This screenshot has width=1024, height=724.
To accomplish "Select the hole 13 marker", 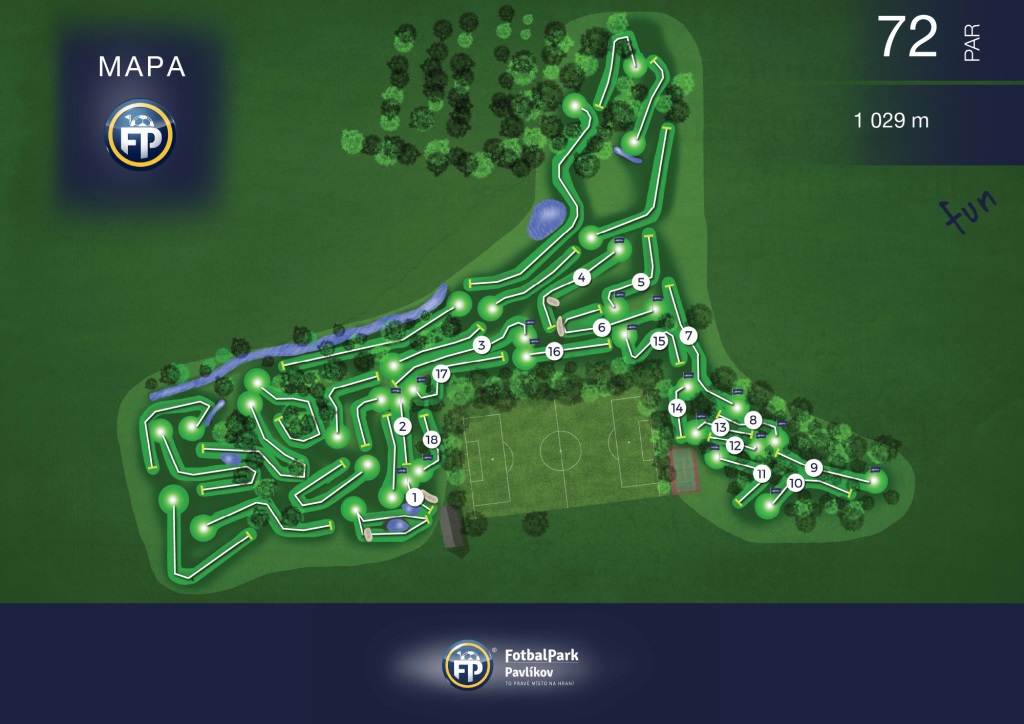I will [x=720, y=428].
